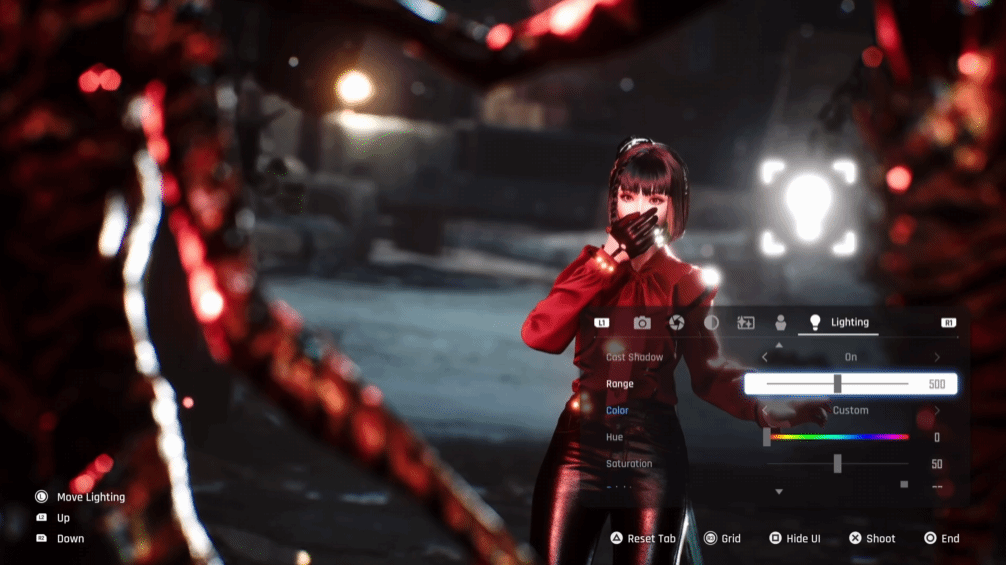This screenshot has height=565, width=1006.
Task: Adjust the Range slider handle
Action: pos(837,384)
